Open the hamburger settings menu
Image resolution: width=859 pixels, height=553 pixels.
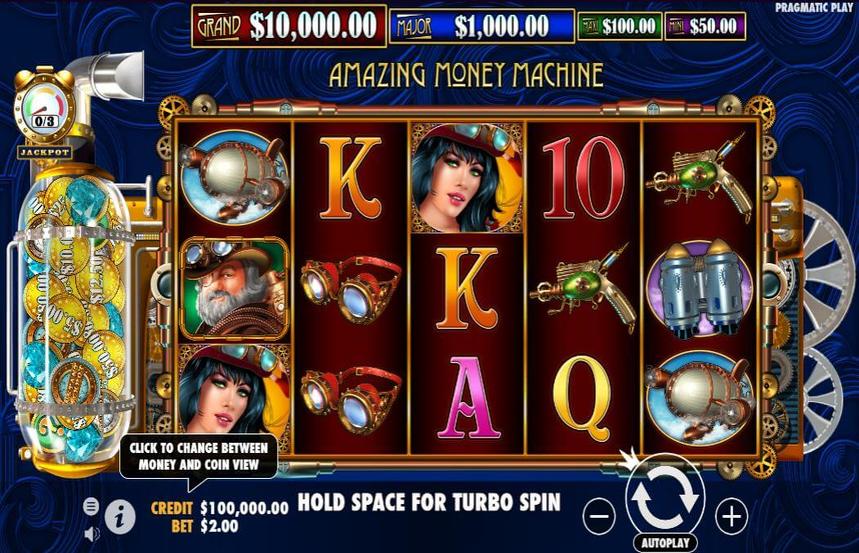pos(92,506)
